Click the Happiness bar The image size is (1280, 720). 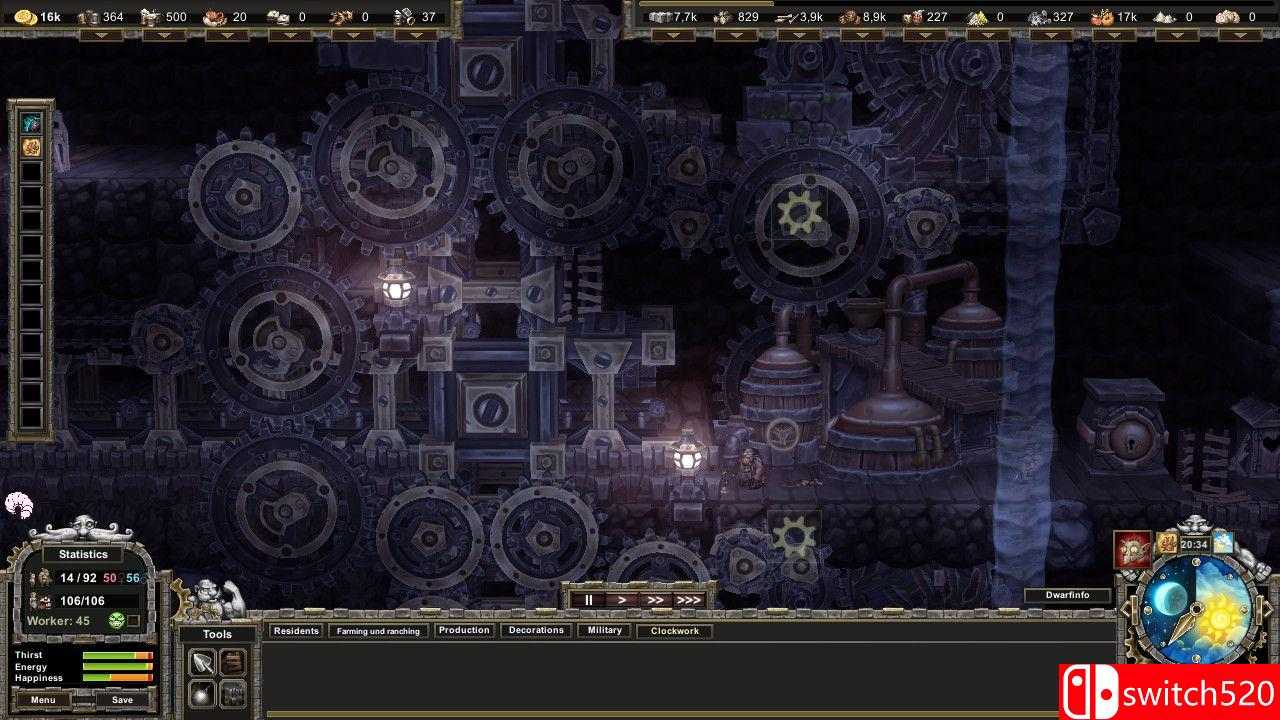pos(117,678)
